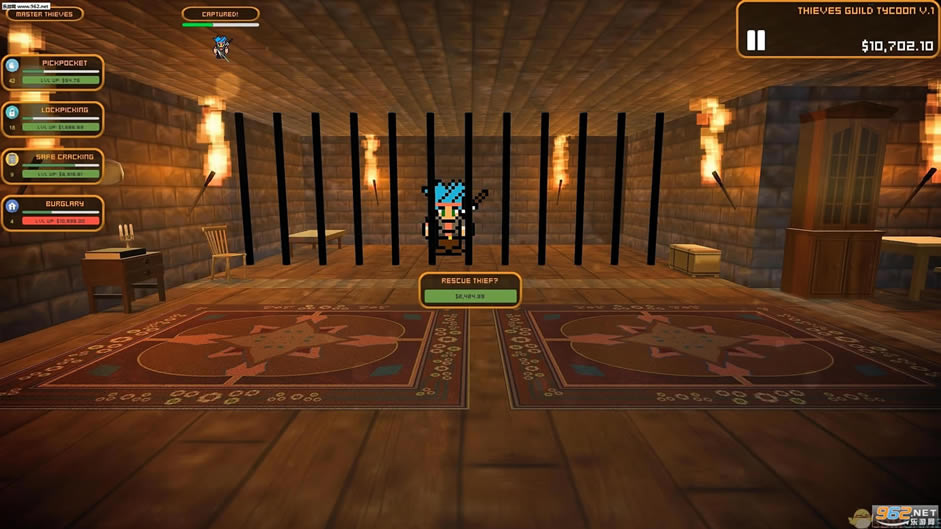The width and height of the screenshot is (941, 529).
Task: Select the Pickpocket skill icon
Action: [12, 65]
